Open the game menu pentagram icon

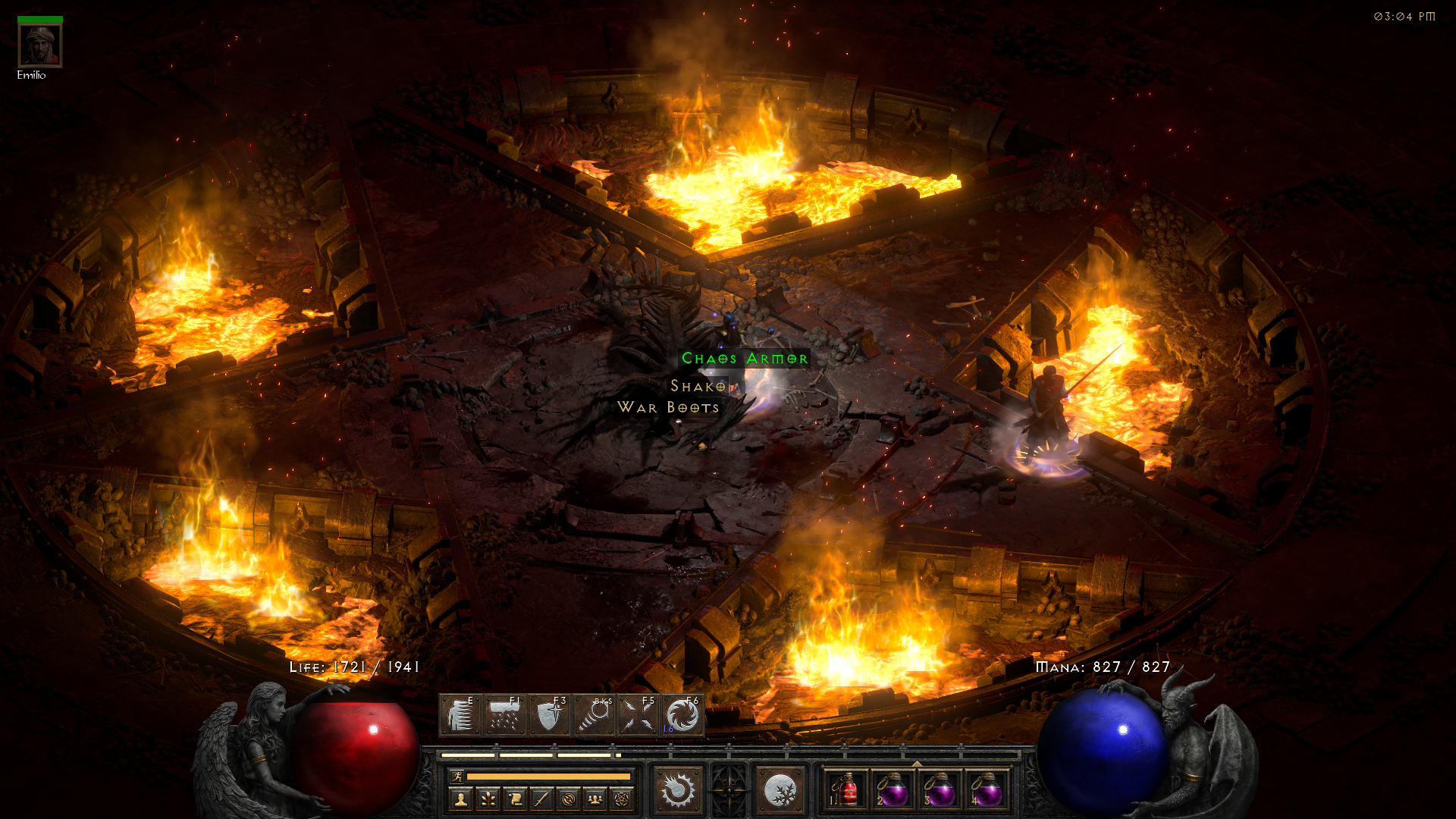tap(622, 799)
